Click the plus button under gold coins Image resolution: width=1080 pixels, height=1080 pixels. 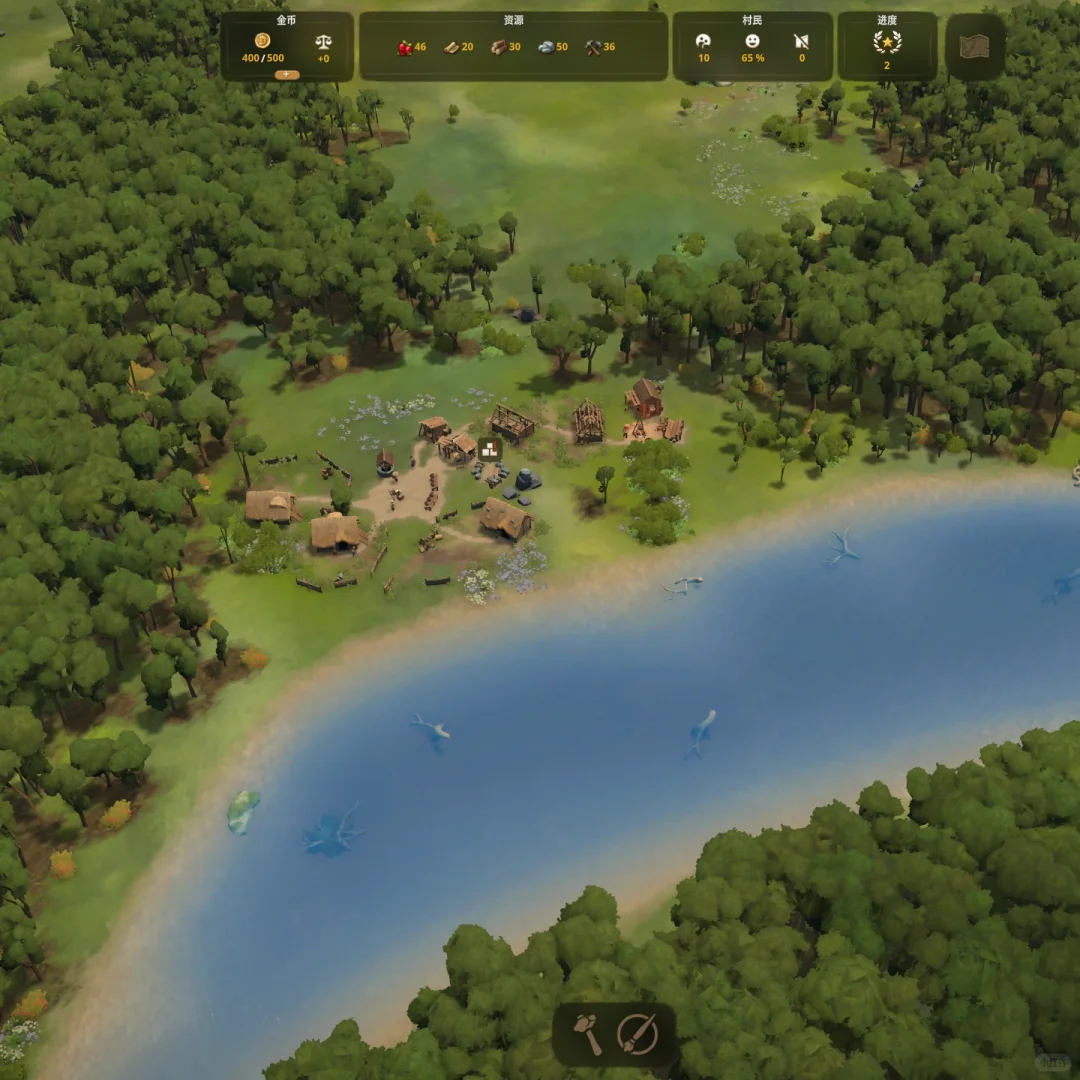(287, 74)
